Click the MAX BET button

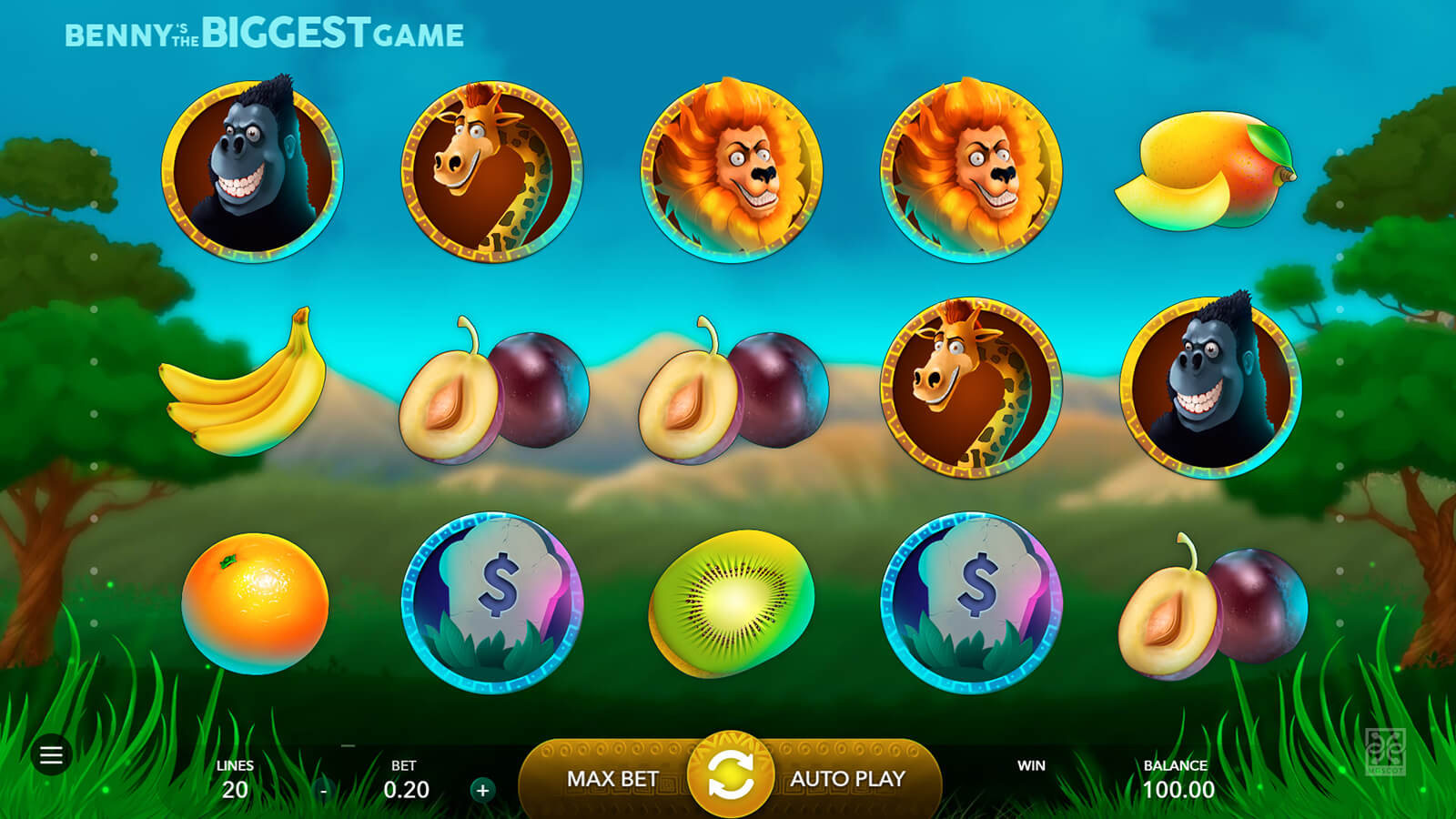(612, 779)
